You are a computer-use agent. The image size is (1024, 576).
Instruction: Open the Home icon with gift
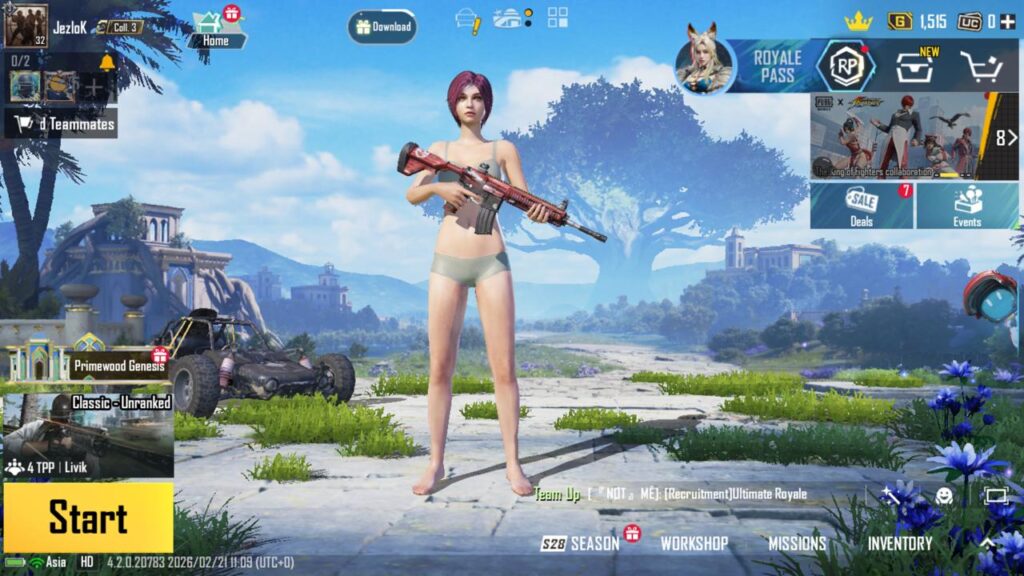tap(215, 29)
